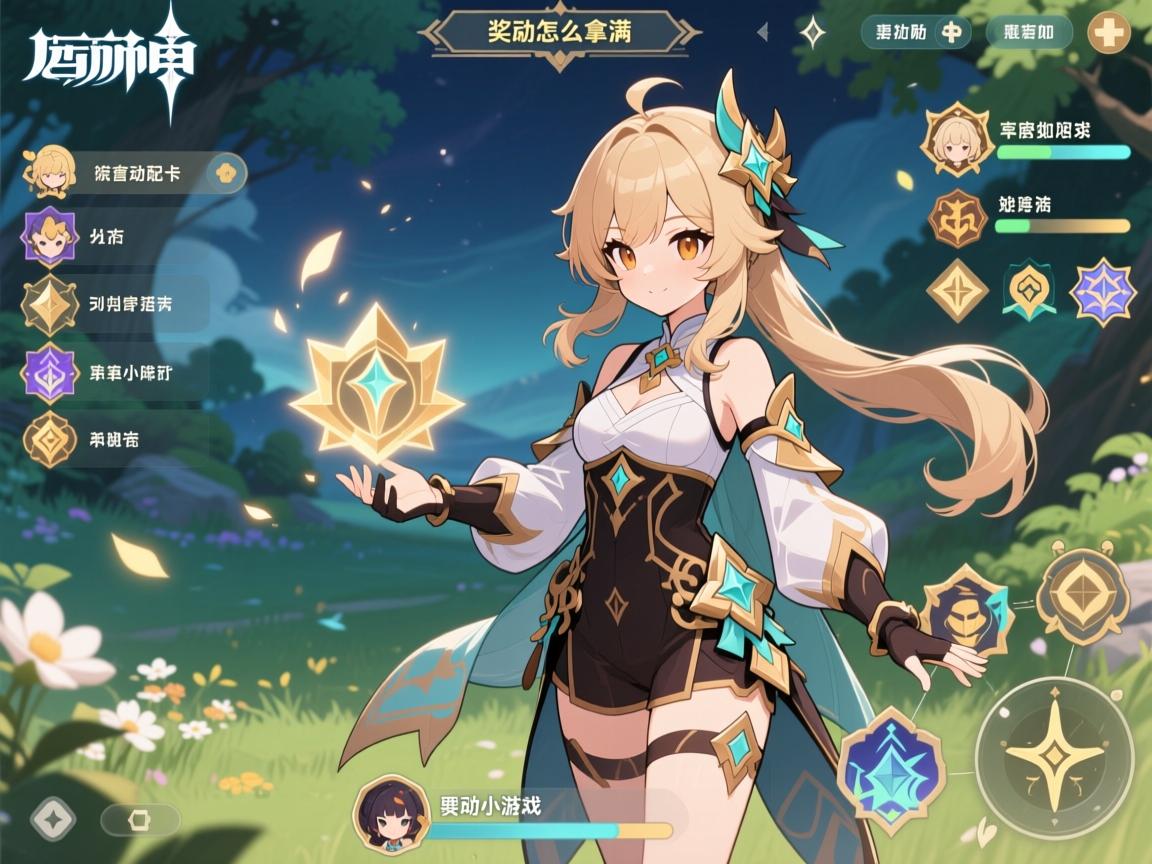Select the blonde party member portrait
The width and height of the screenshot is (1152, 864).
[x=957, y=139]
